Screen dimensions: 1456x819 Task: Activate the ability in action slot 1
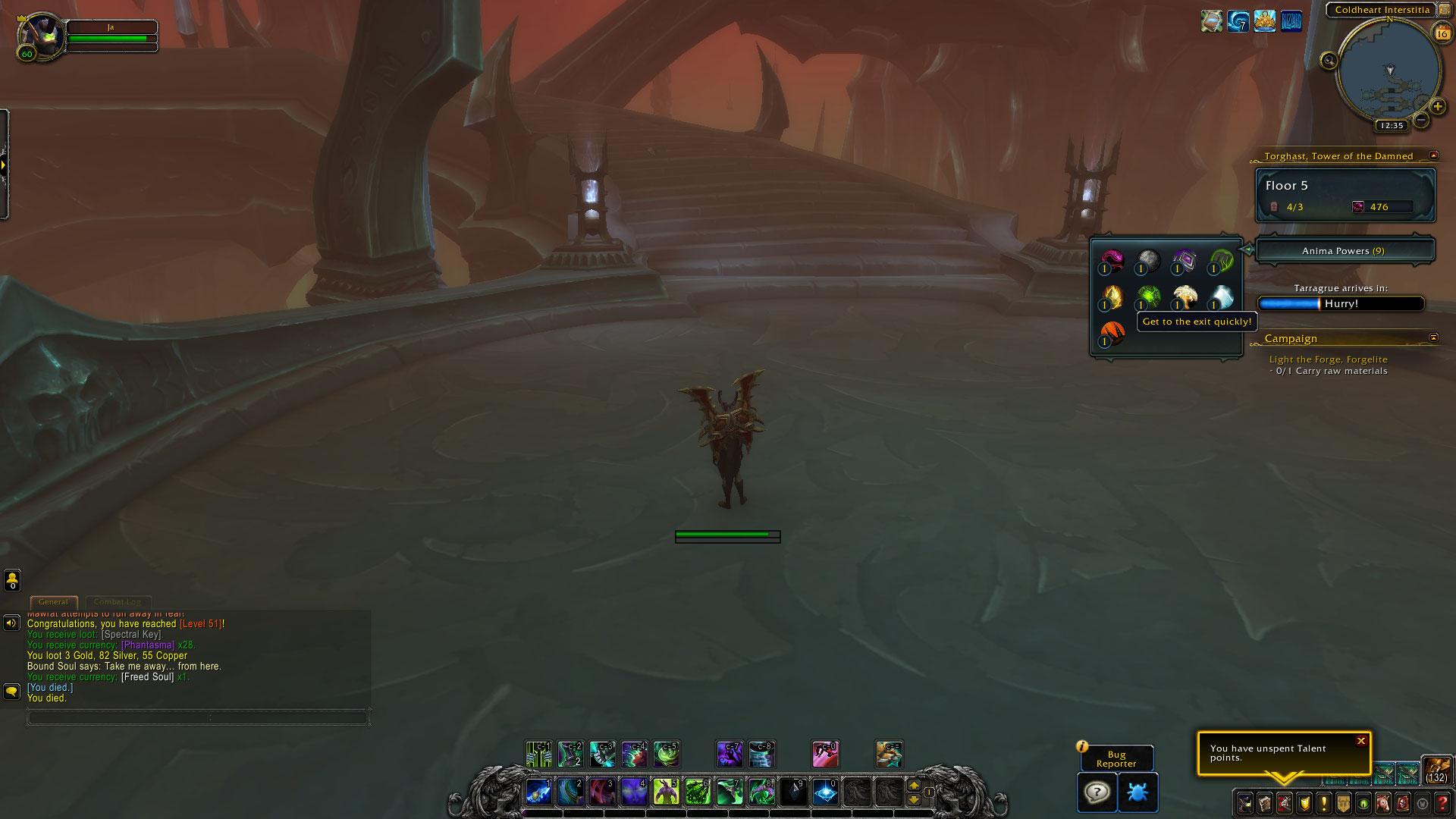coord(538,792)
